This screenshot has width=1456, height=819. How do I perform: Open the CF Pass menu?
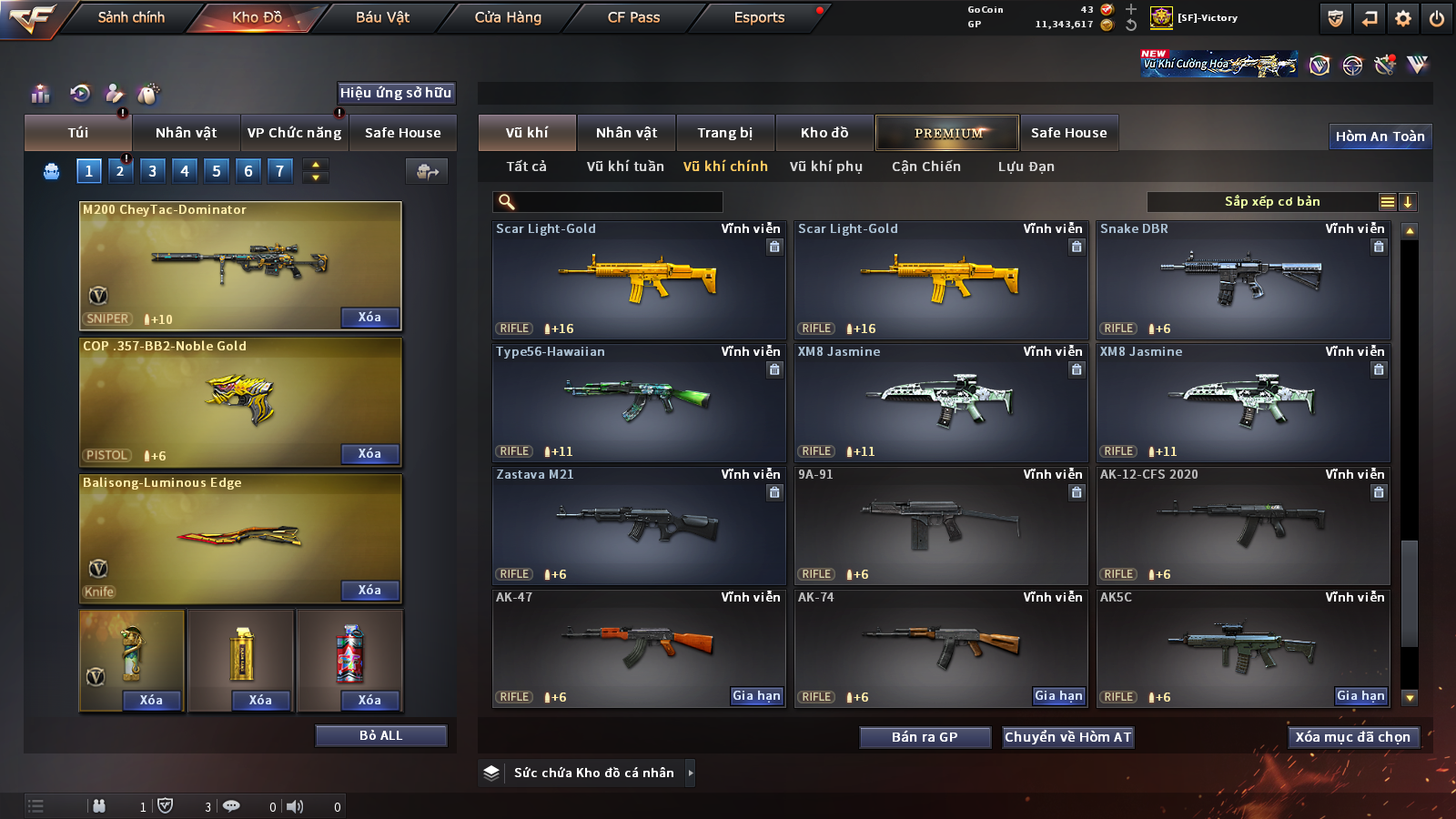click(633, 17)
